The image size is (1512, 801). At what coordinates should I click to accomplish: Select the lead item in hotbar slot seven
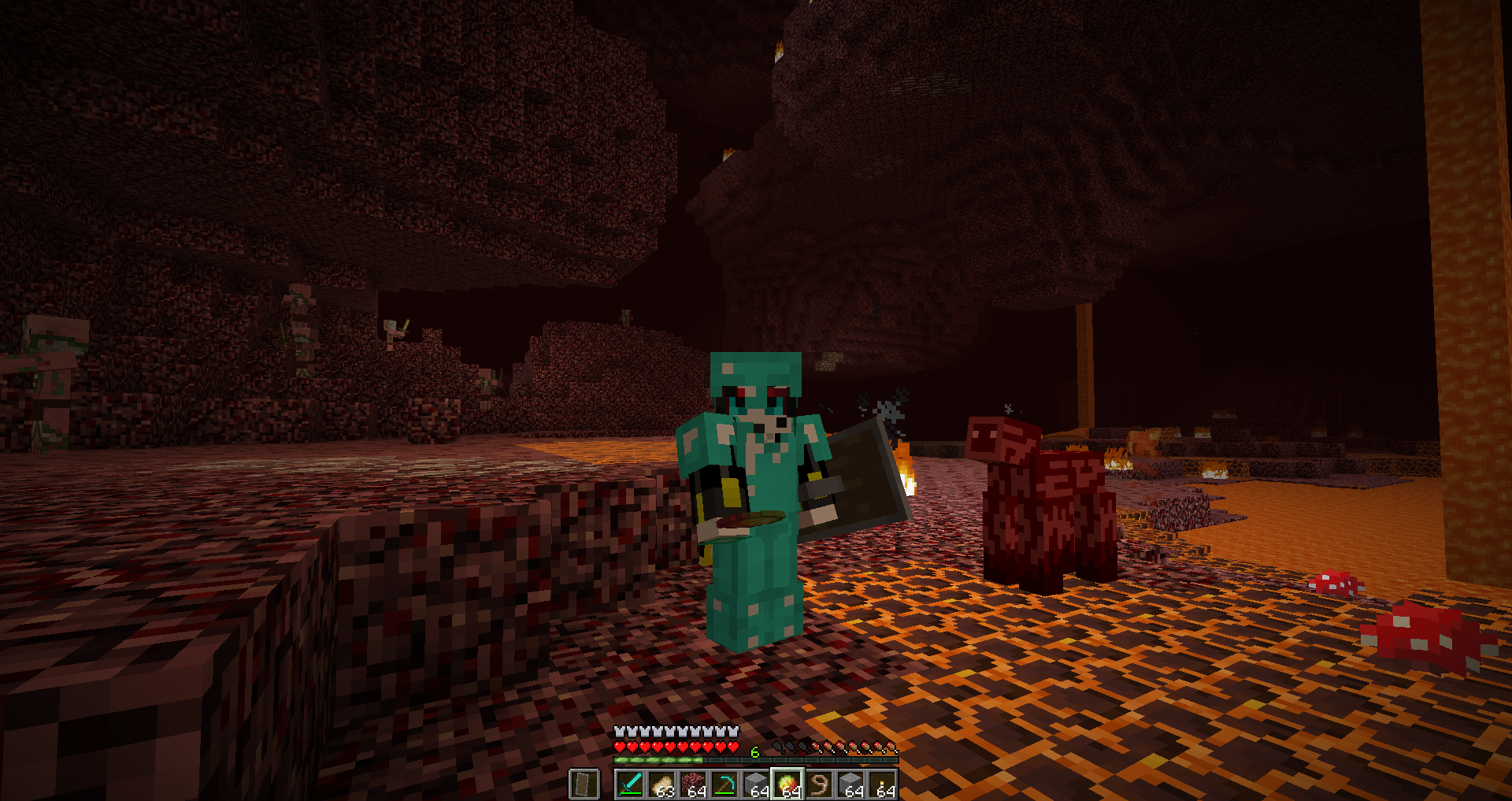819,784
